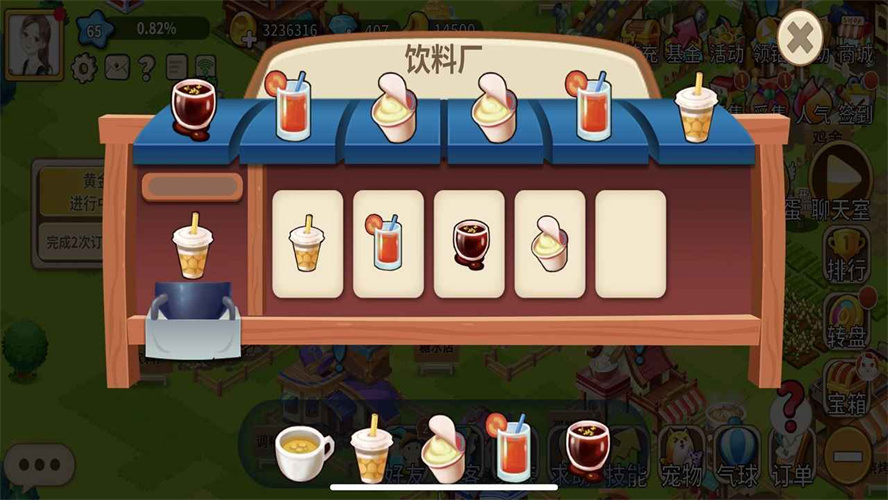
Task: Open the chat bubble button
Action: point(39,465)
